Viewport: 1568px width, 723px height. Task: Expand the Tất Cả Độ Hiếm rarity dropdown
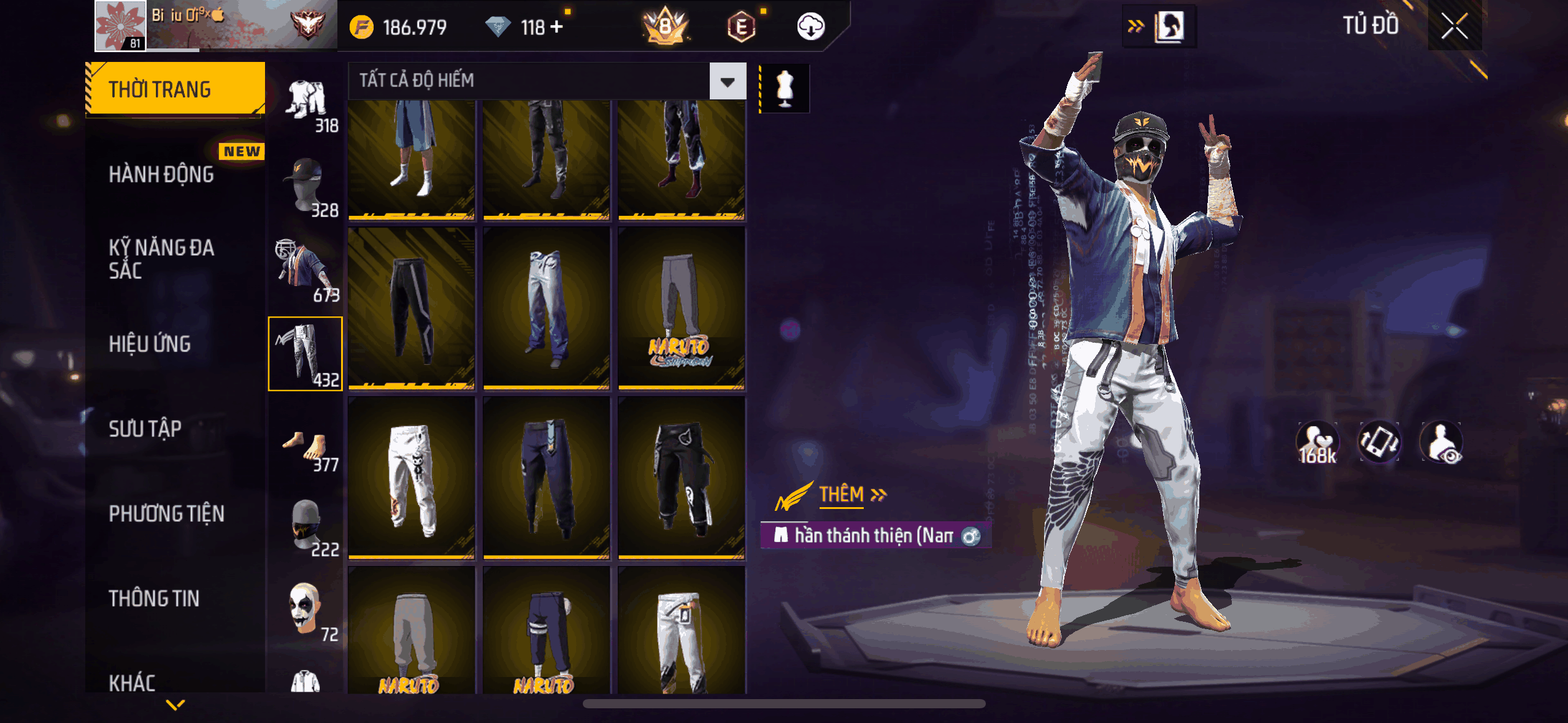pyautogui.click(x=728, y=82)
